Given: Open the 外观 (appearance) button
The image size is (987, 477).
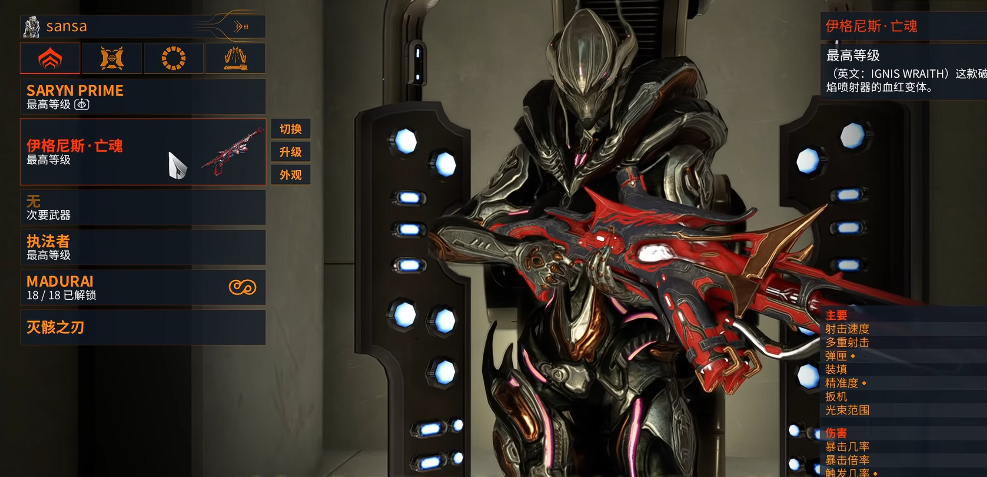Looking at the screenshot, I should 290,175.
